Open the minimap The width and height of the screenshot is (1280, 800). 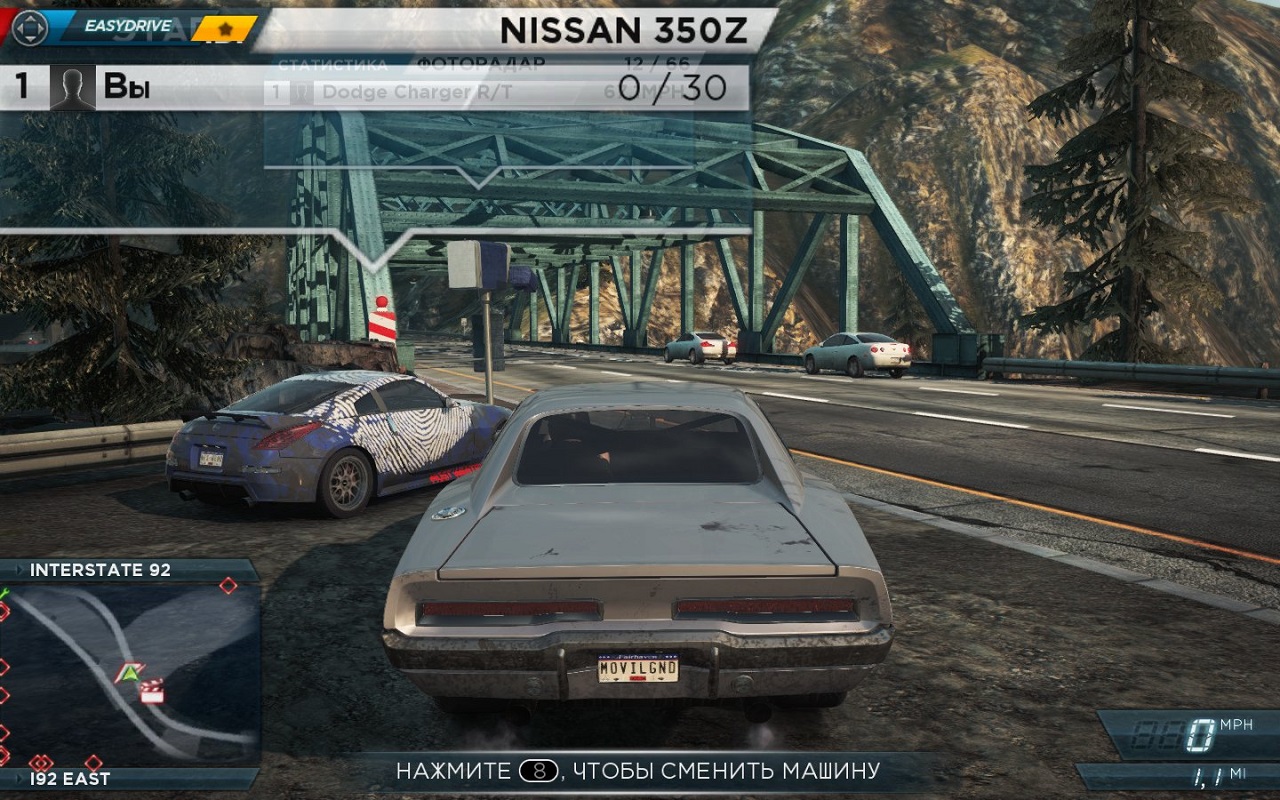pos(130,674)
